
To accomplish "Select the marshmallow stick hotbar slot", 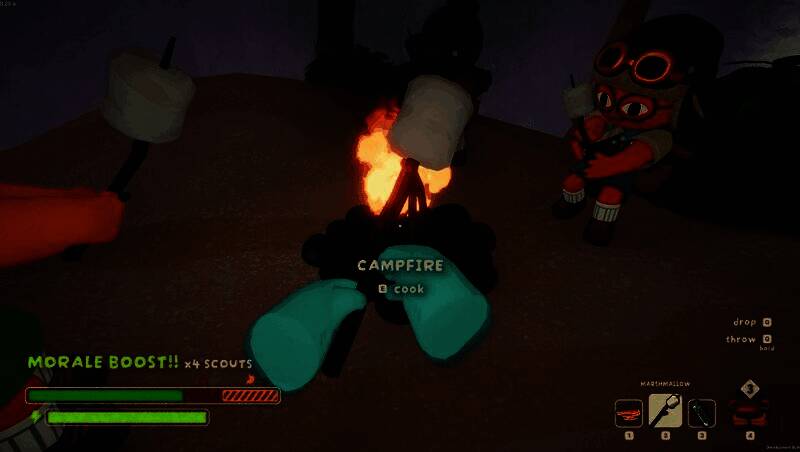I will (666, 411).
